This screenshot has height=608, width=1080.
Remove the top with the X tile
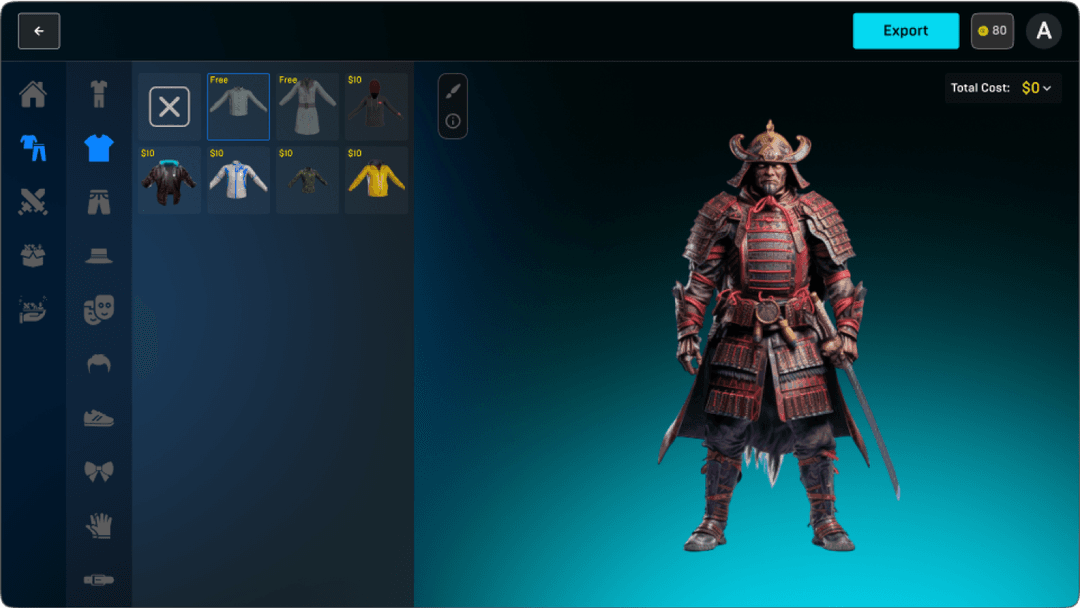pos(169,107)
